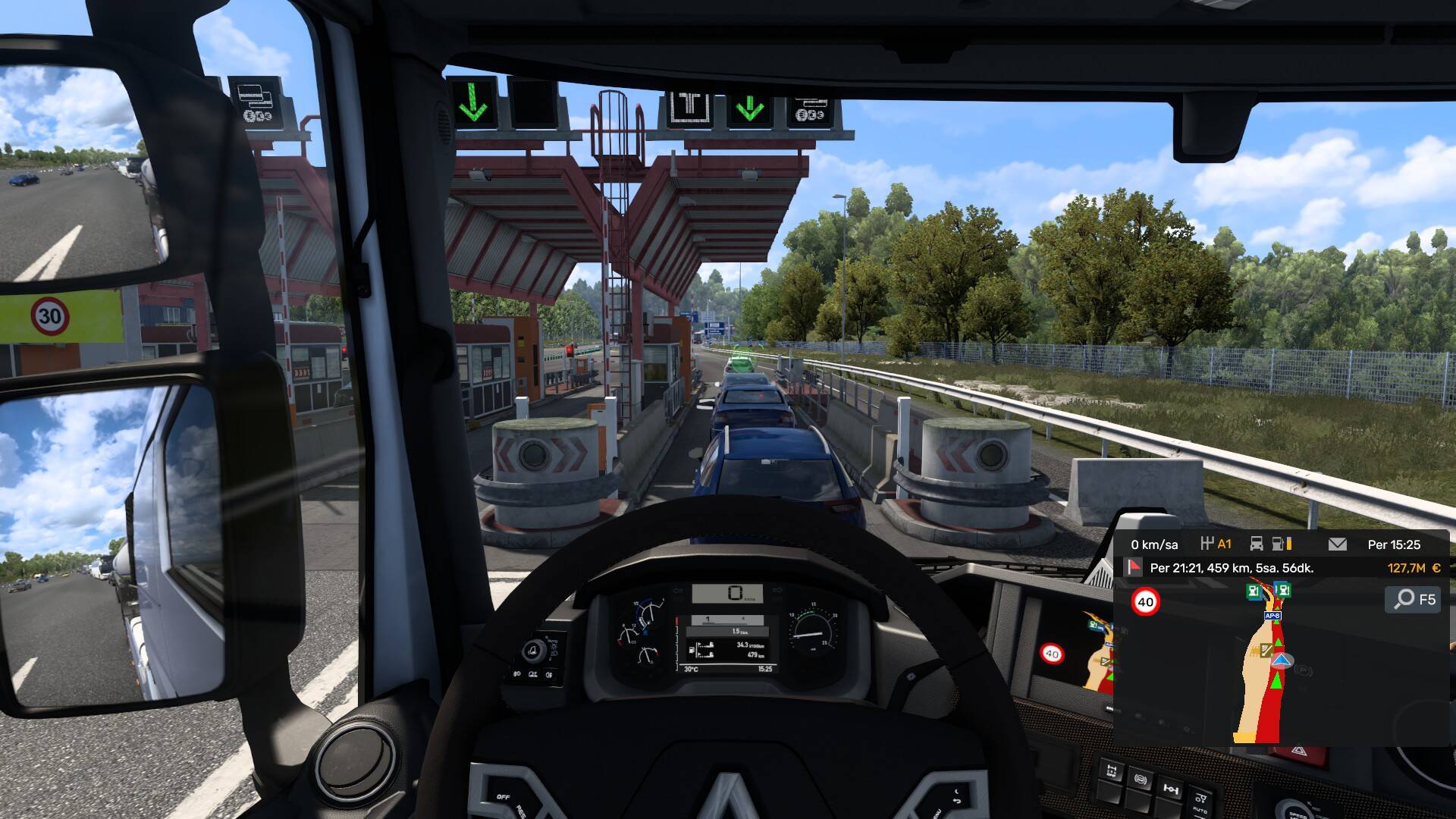Select the AP-8 road label on minimap
This screenshot has height=819, width=1456.
coord(1272,616)
